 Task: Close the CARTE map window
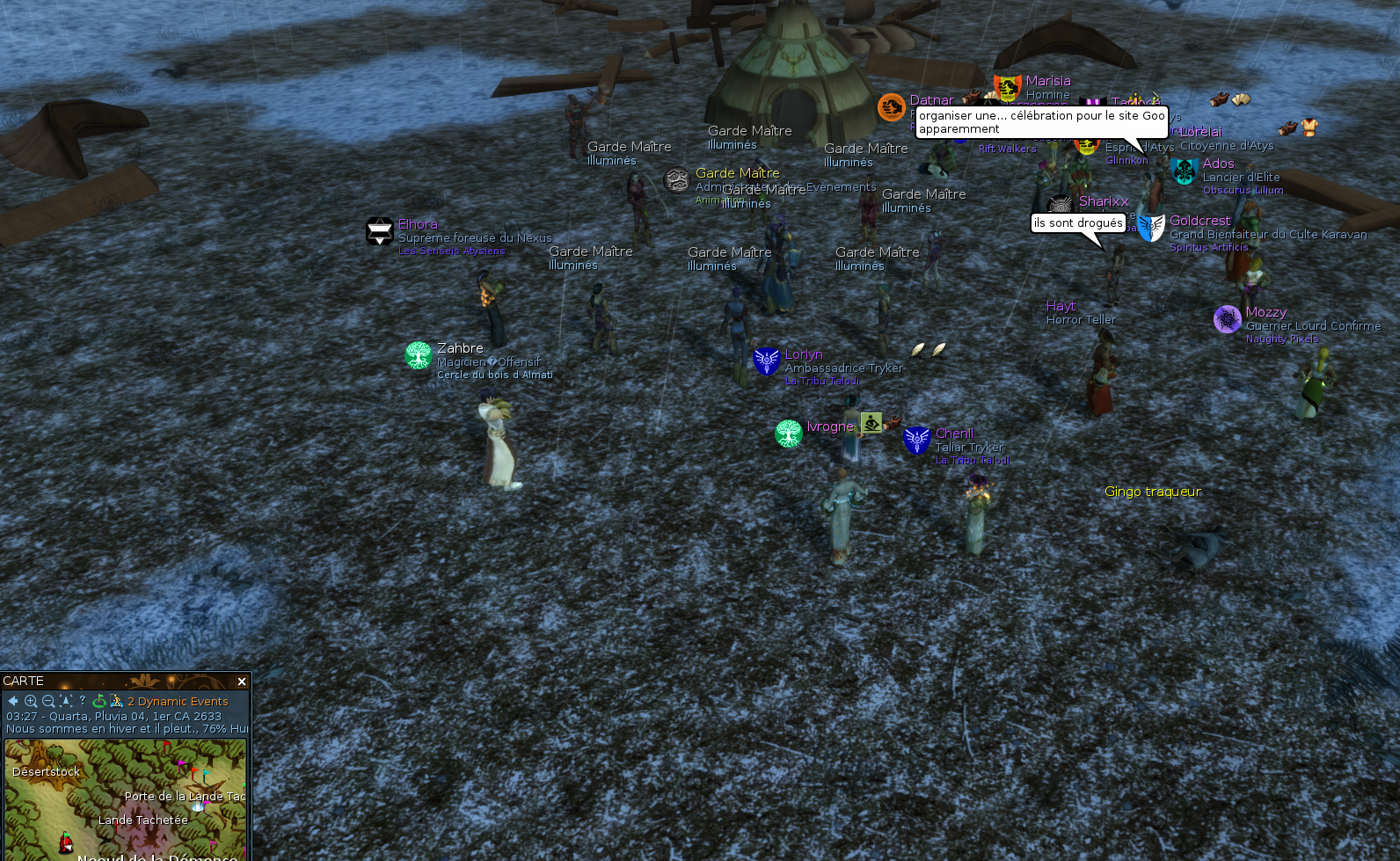[x=242, y=682]
